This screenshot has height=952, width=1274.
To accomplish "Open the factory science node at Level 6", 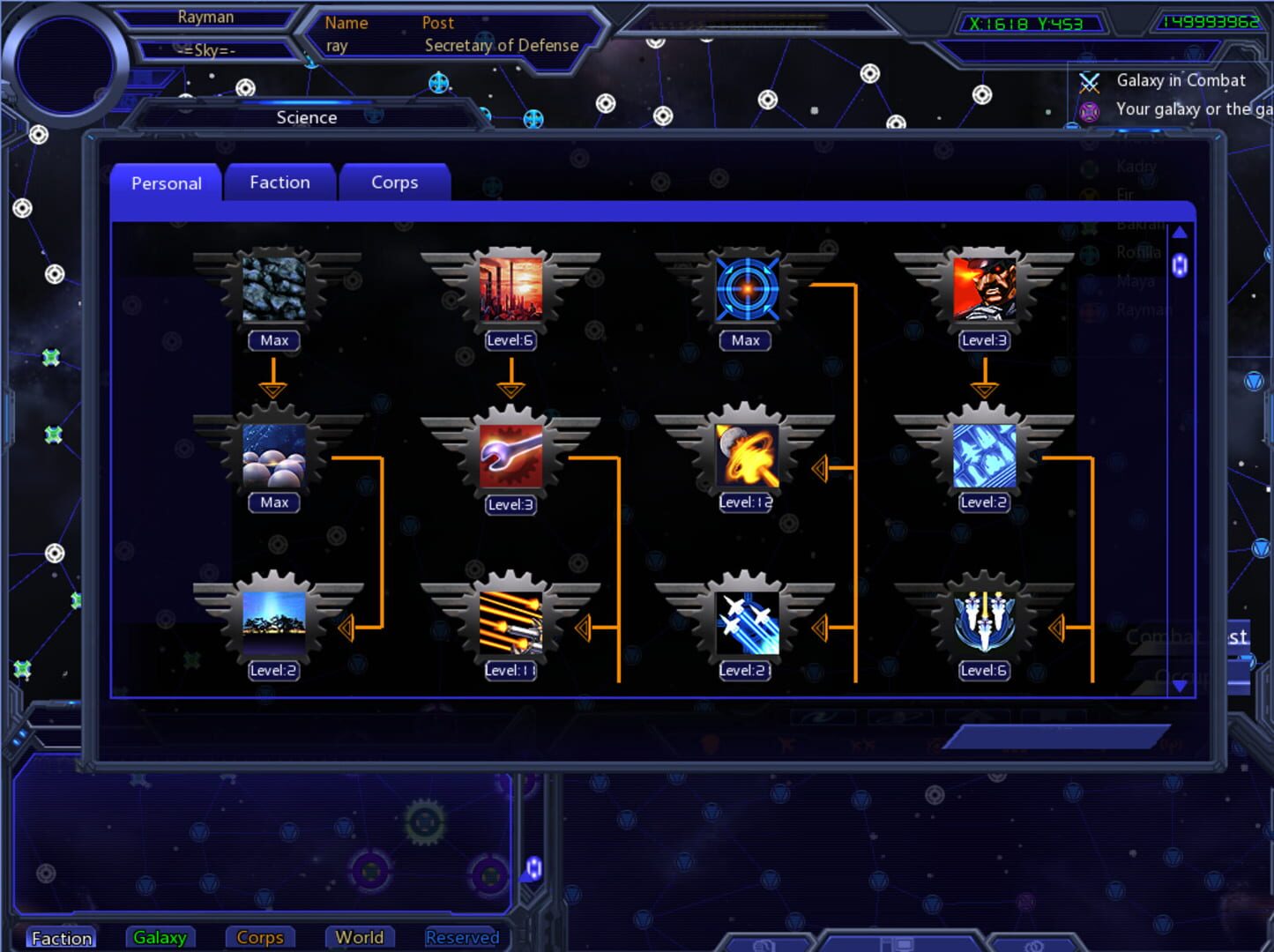I will point(510,291).
